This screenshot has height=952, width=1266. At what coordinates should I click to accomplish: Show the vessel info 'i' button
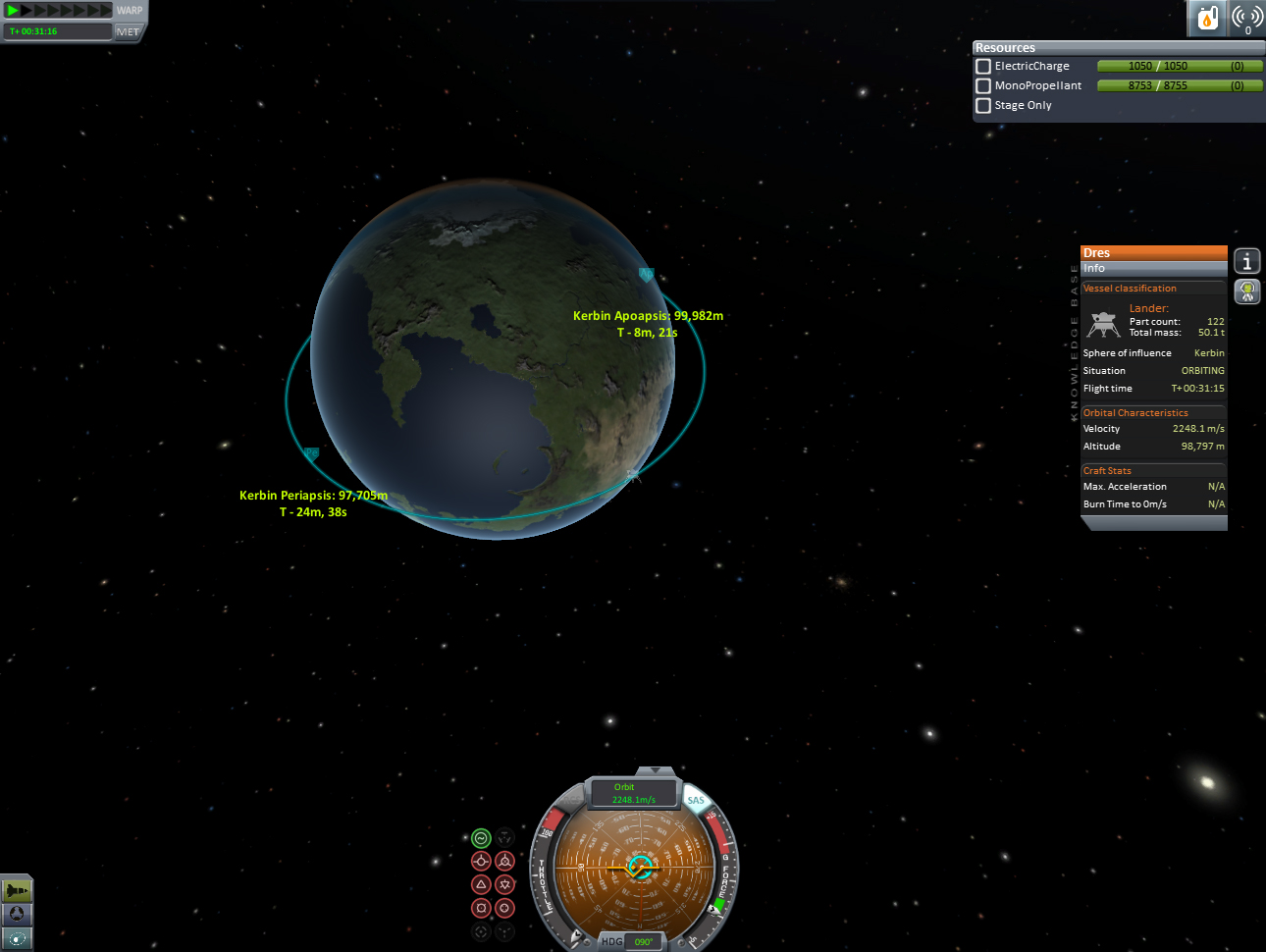pos(1246,261)
